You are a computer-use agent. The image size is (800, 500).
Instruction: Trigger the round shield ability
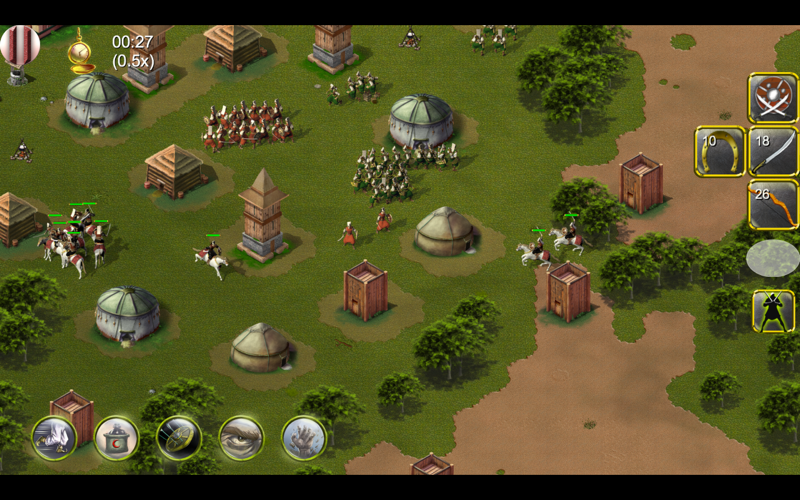point(179,437)
